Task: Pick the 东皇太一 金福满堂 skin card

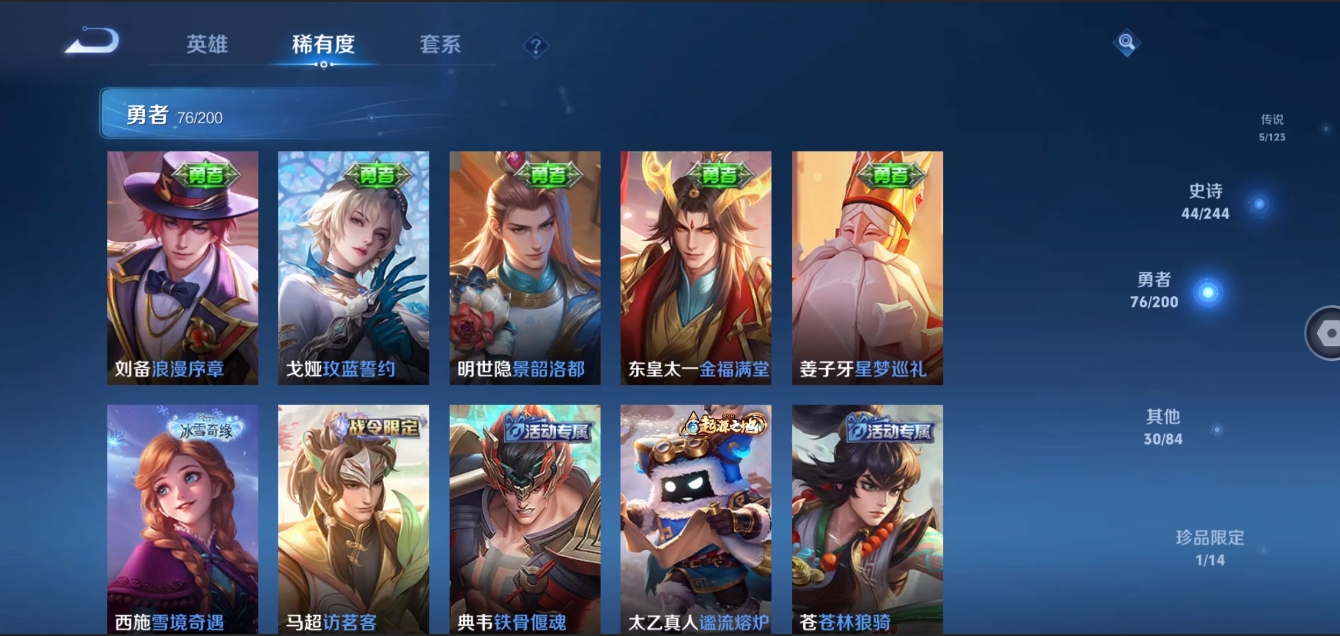Action: (x=696, y=267)
